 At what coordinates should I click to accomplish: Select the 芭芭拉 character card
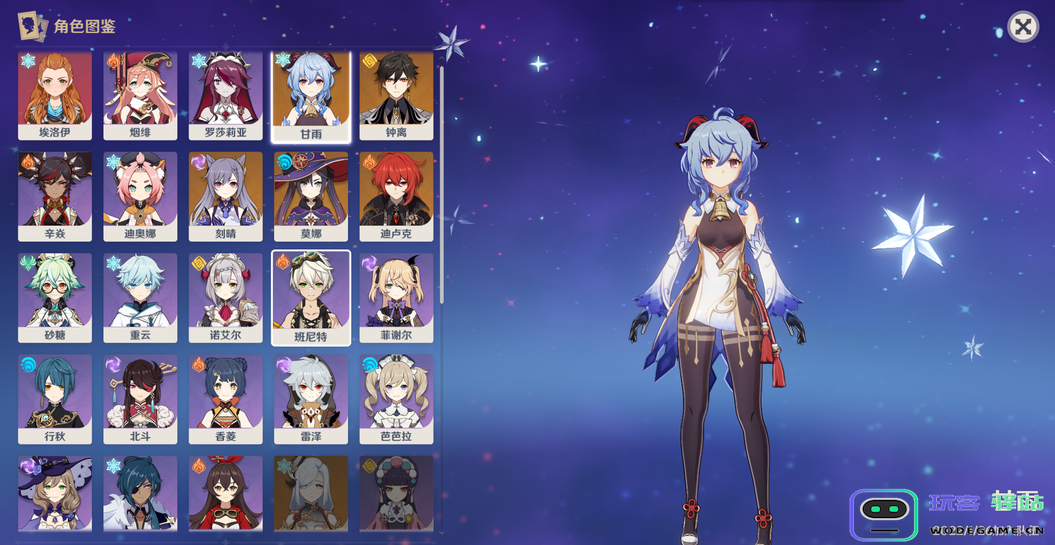click(396, 399)
